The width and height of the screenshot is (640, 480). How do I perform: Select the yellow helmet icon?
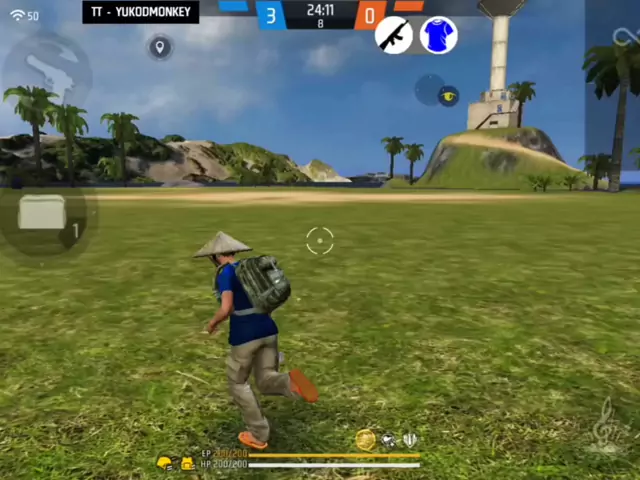tap(165, 463)
